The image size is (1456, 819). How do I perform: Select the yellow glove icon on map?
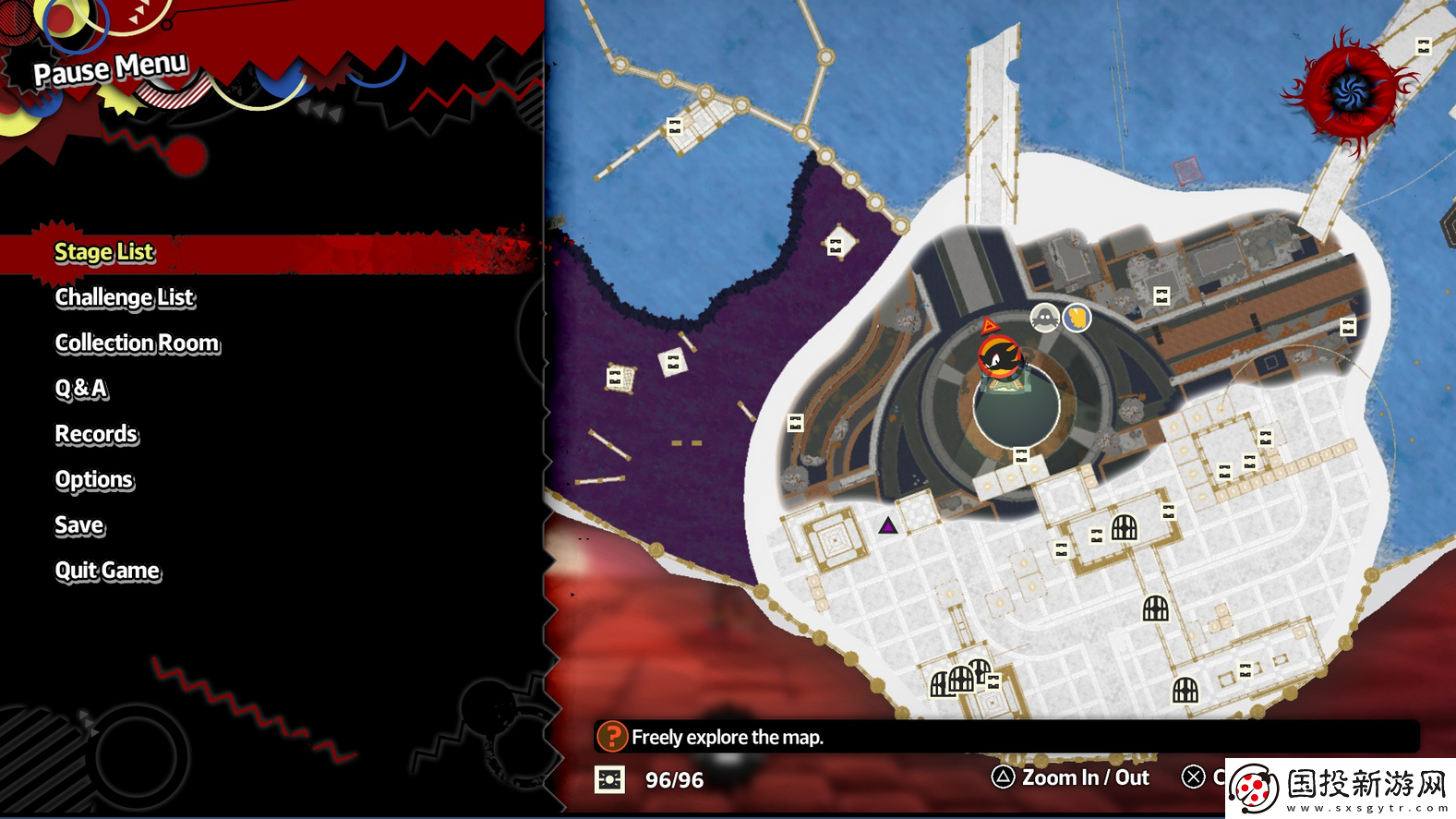coord(1077,318)
